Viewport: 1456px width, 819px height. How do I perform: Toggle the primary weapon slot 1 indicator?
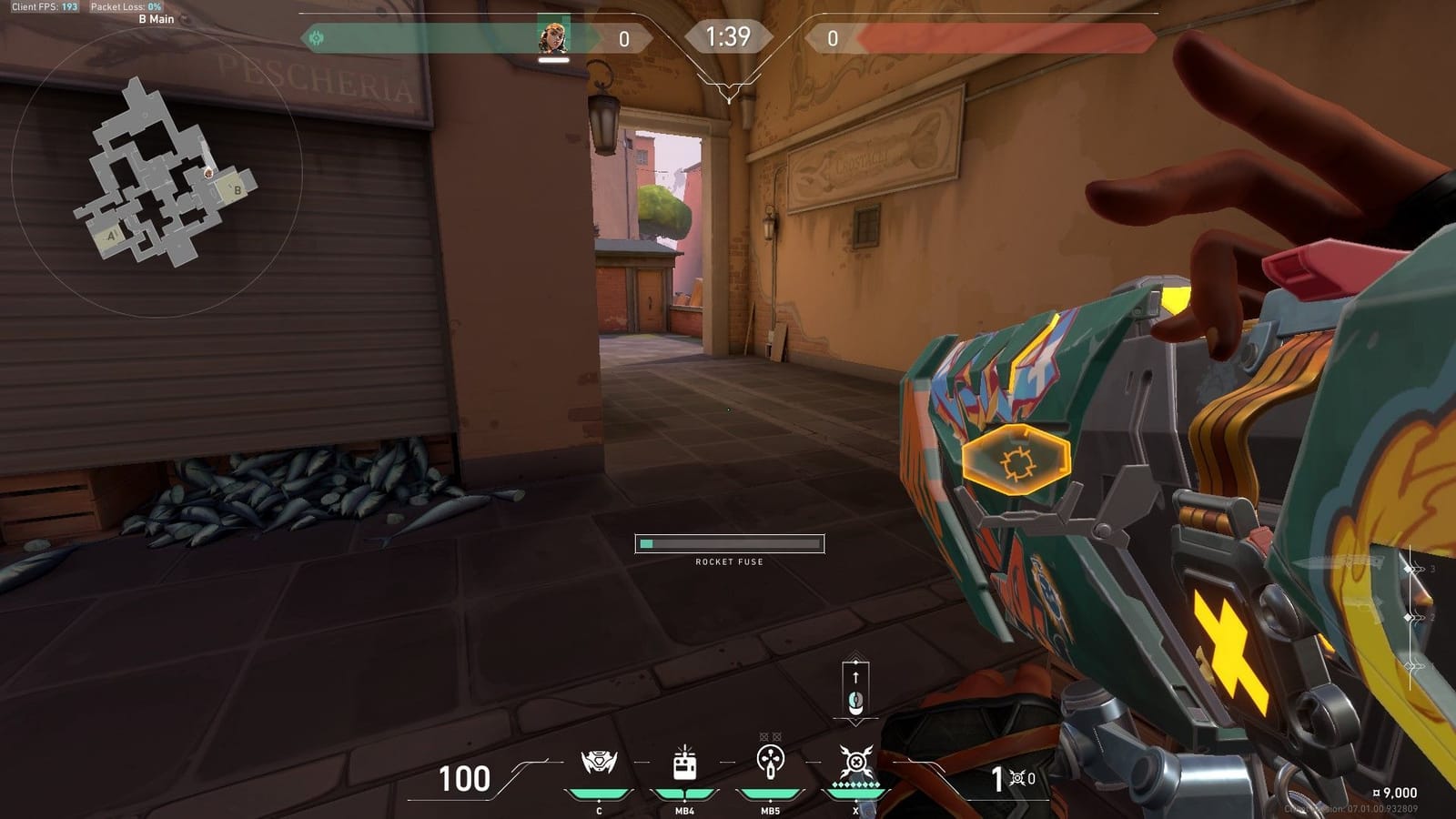coord(1413,664)
